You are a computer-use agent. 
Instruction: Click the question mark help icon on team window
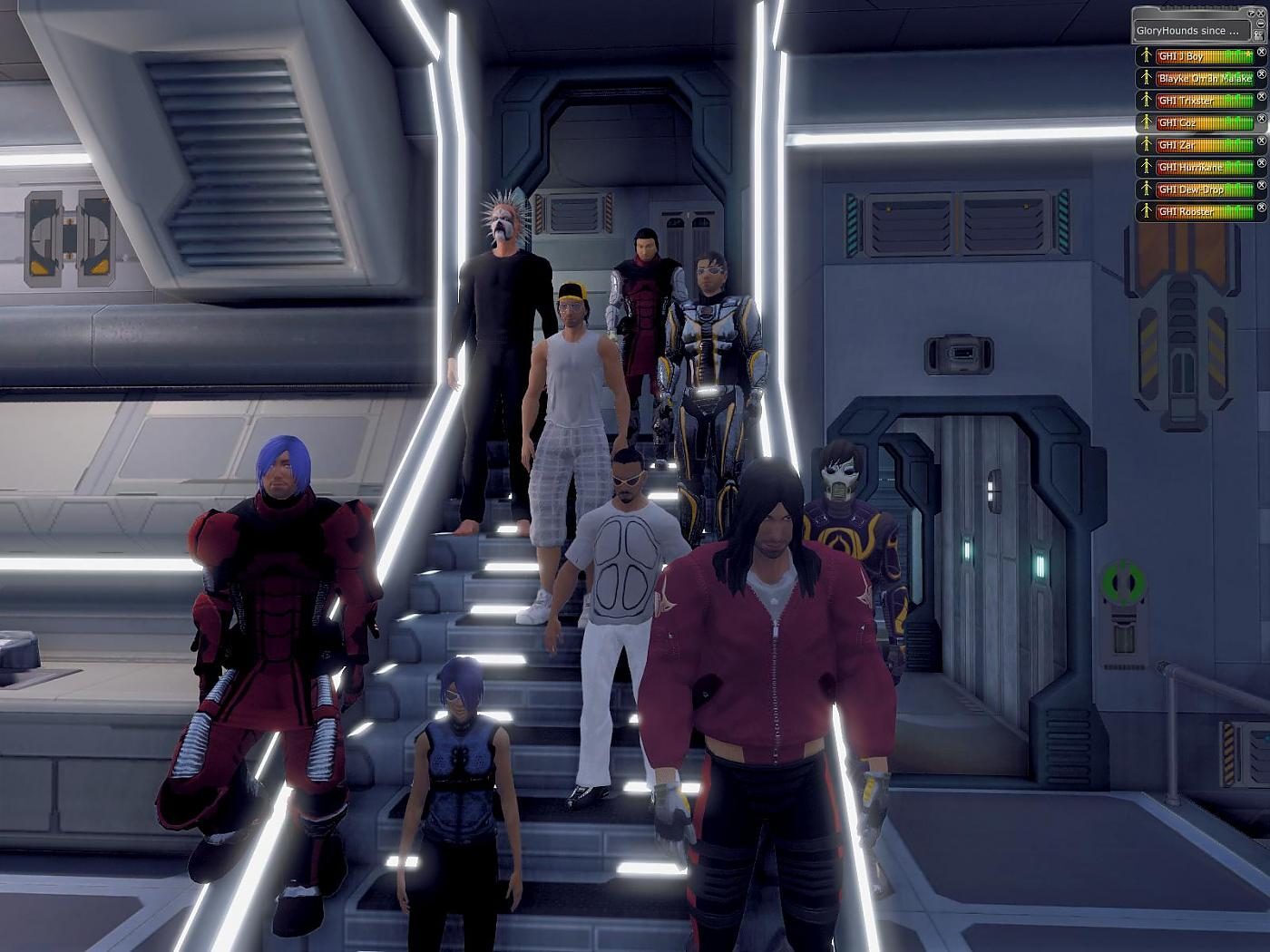tap(1250, 13)
